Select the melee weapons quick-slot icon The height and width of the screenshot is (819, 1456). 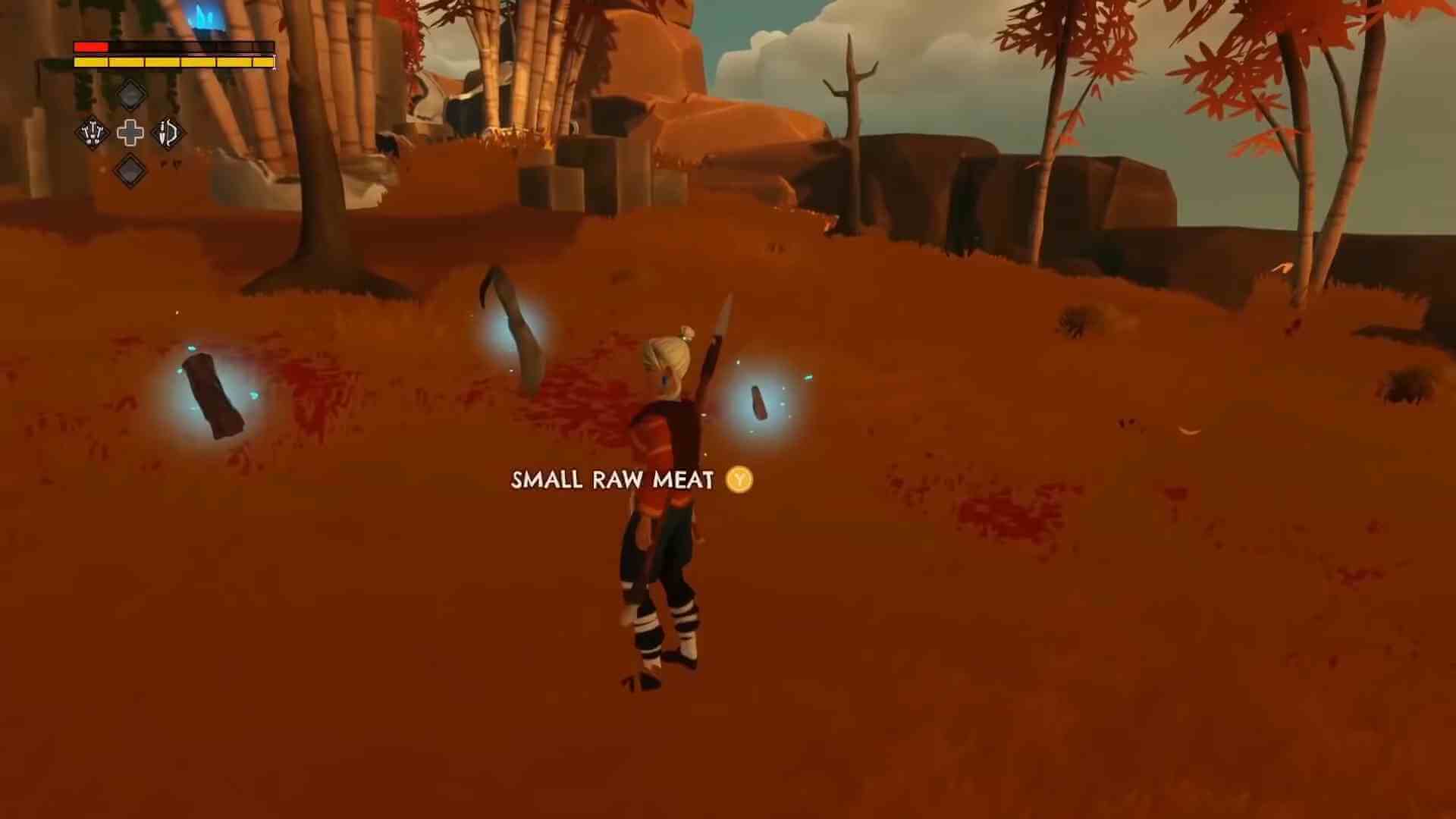click(93, 133)
